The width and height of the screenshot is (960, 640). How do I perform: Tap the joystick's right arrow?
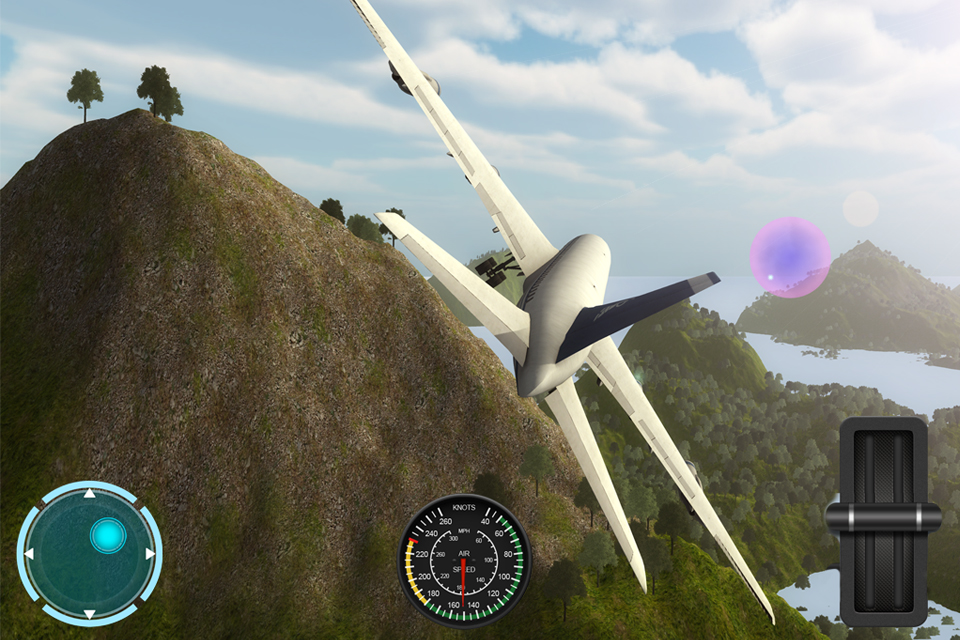[x=150, y=553]
